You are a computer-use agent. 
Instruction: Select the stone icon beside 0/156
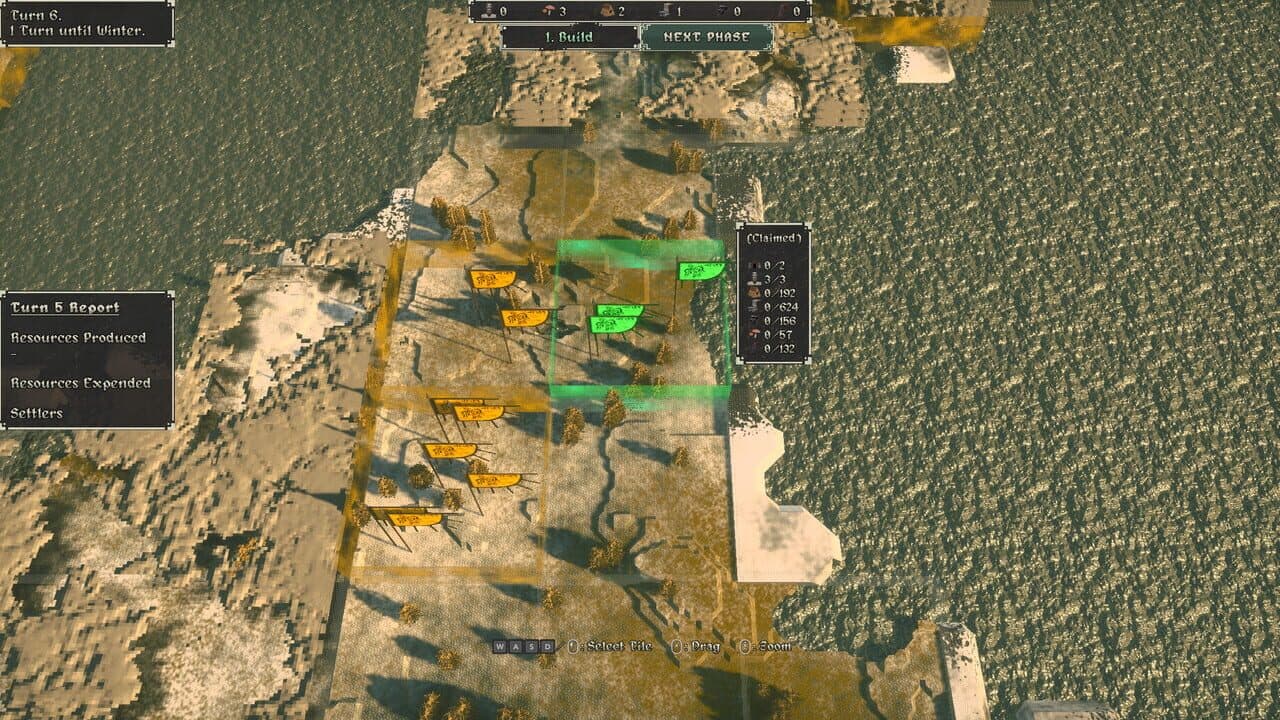pyautogui.click(x=754, y=321)
